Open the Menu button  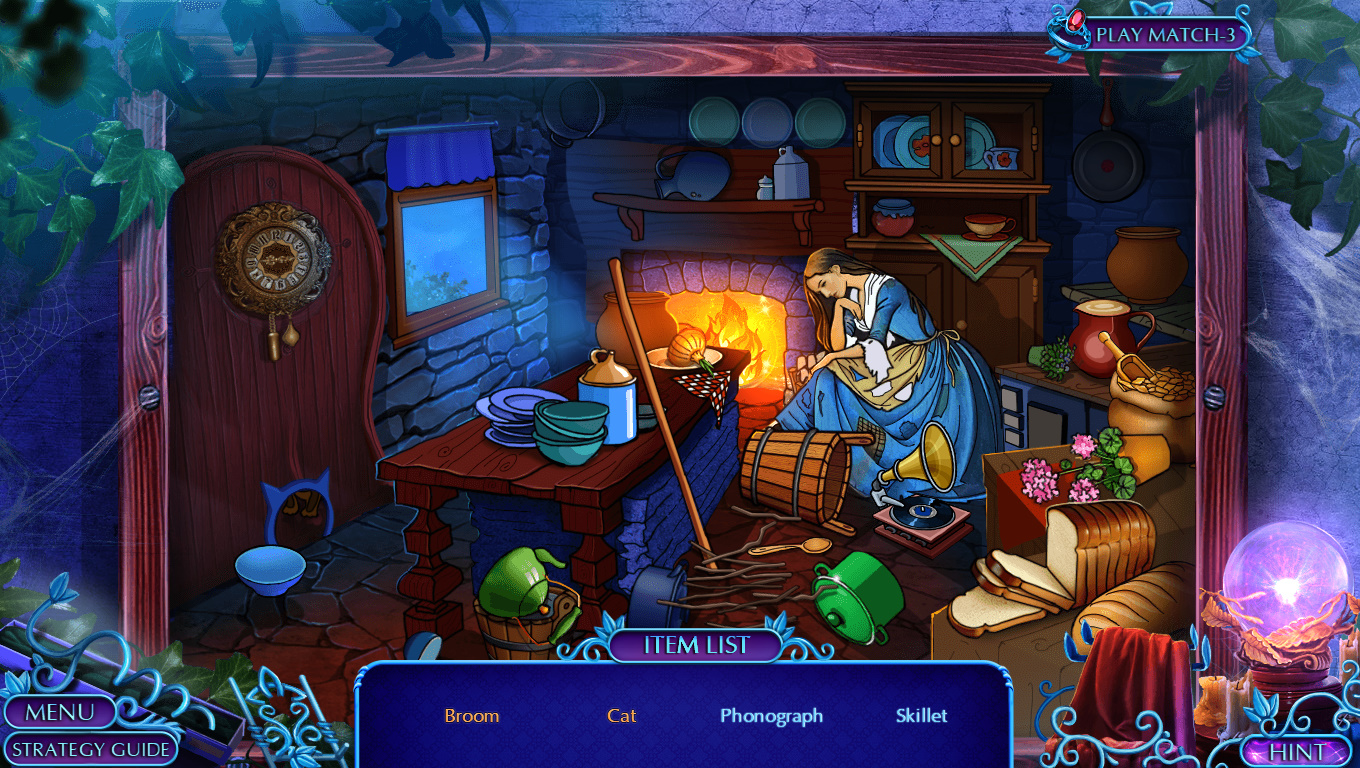(x=60, y=712)
